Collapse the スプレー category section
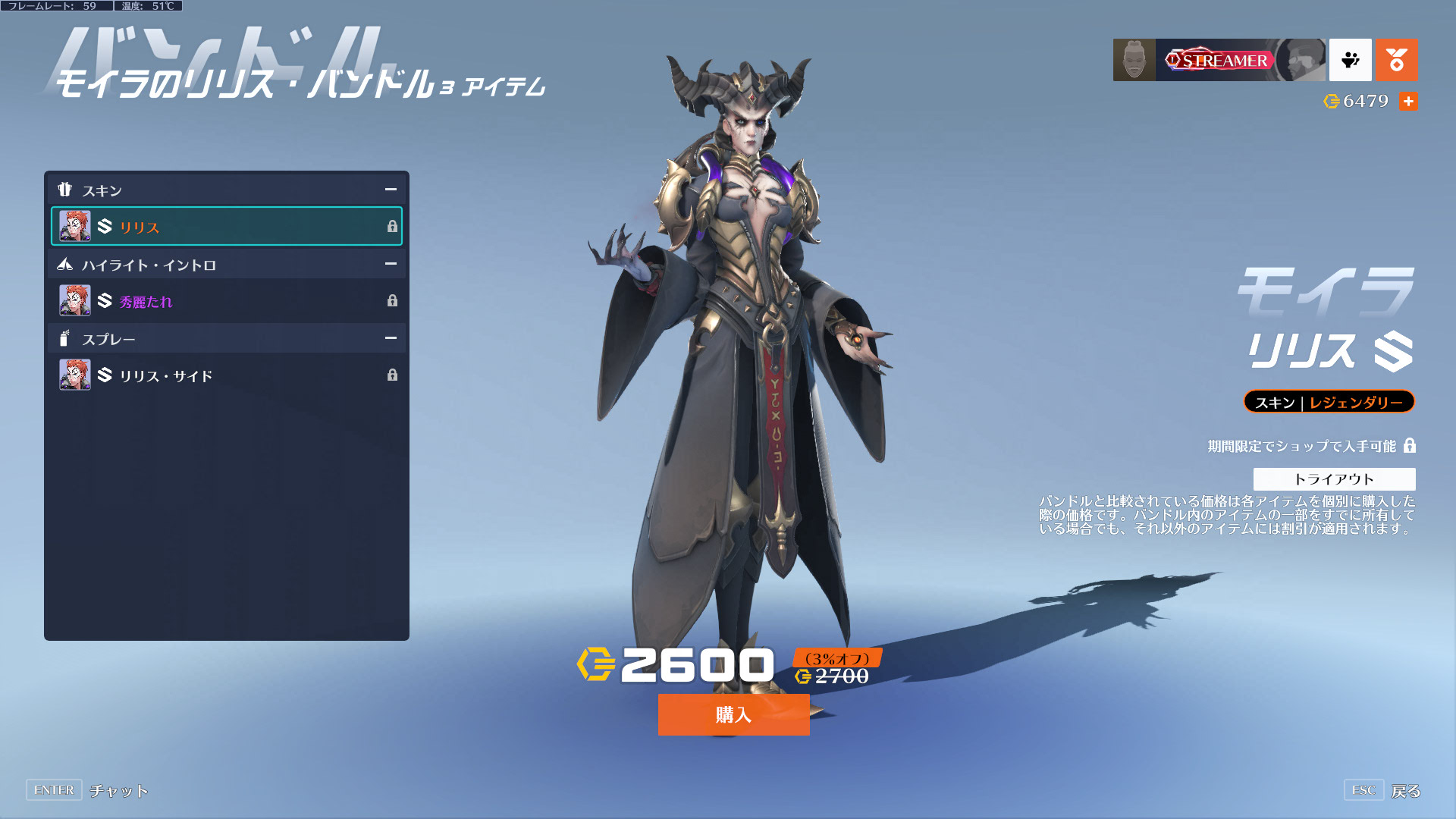The height and width of the screenshot is (819, 1456). click(391, 338)
